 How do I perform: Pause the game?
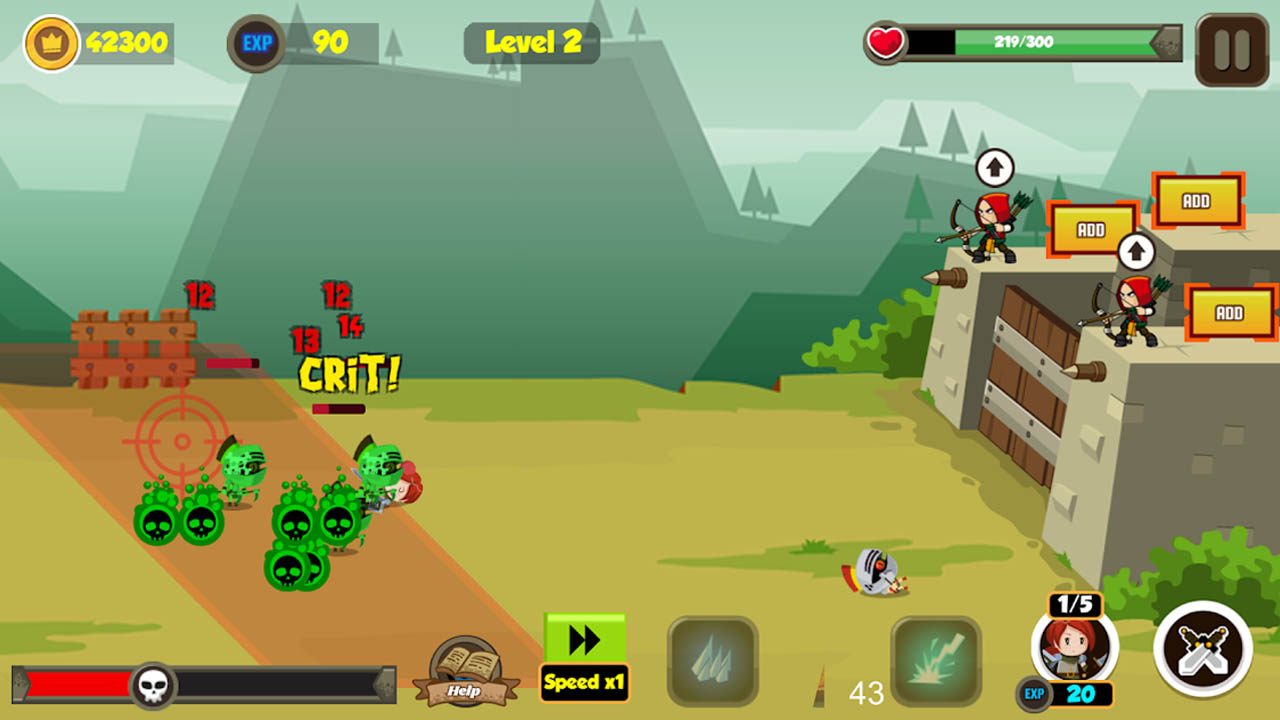pyautogui.click(x=1229, y=47)
